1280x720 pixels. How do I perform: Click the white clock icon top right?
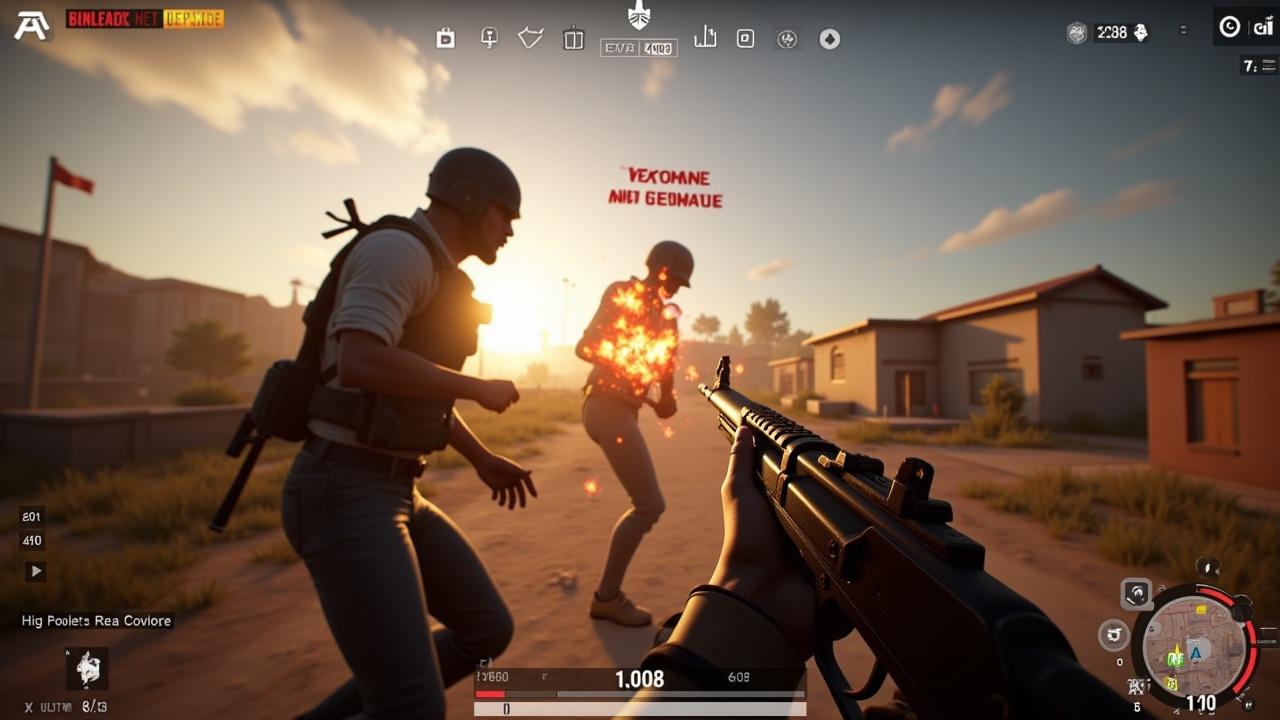tap(1228, 27)
